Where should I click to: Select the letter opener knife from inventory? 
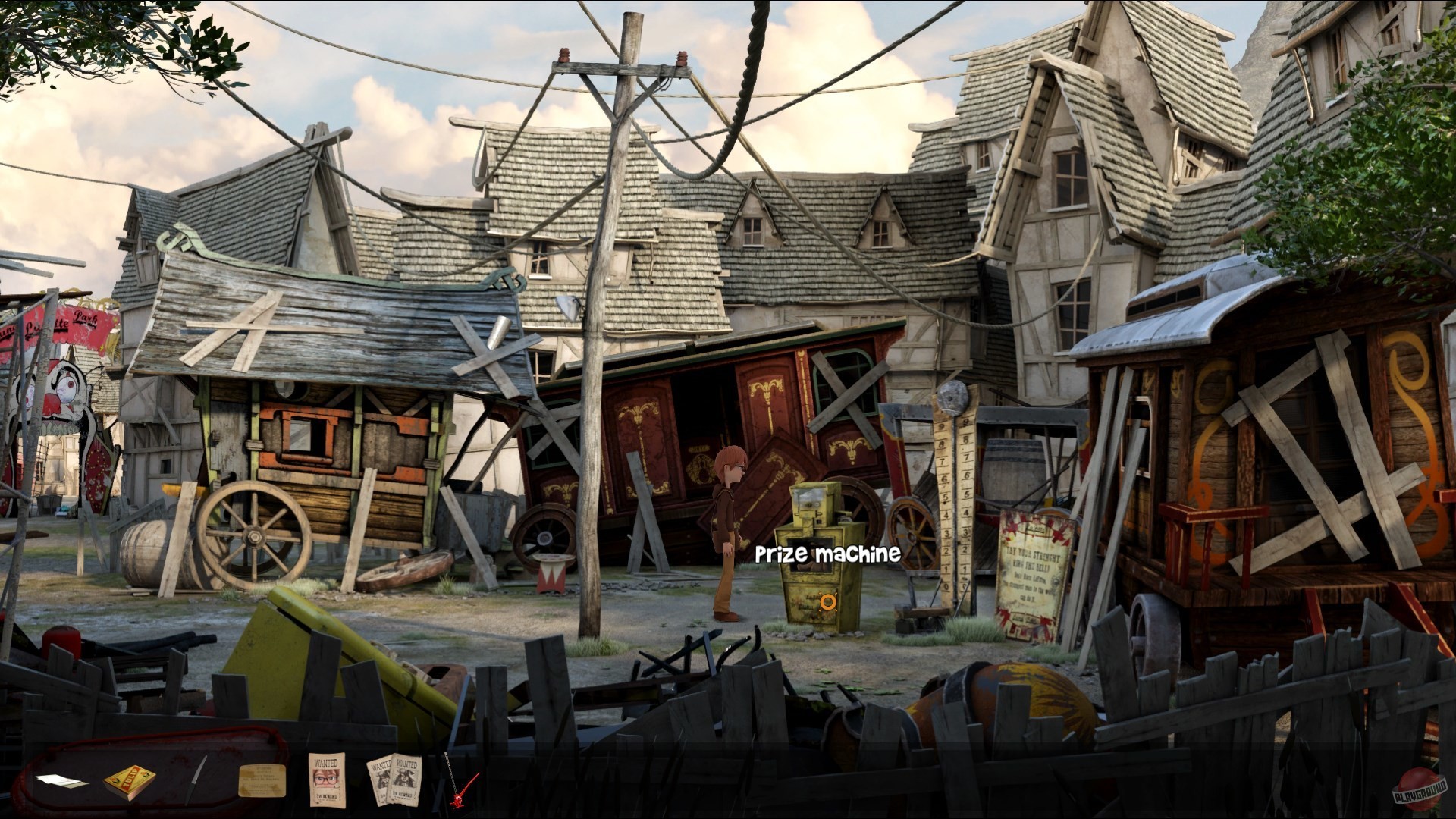(196, 780)
